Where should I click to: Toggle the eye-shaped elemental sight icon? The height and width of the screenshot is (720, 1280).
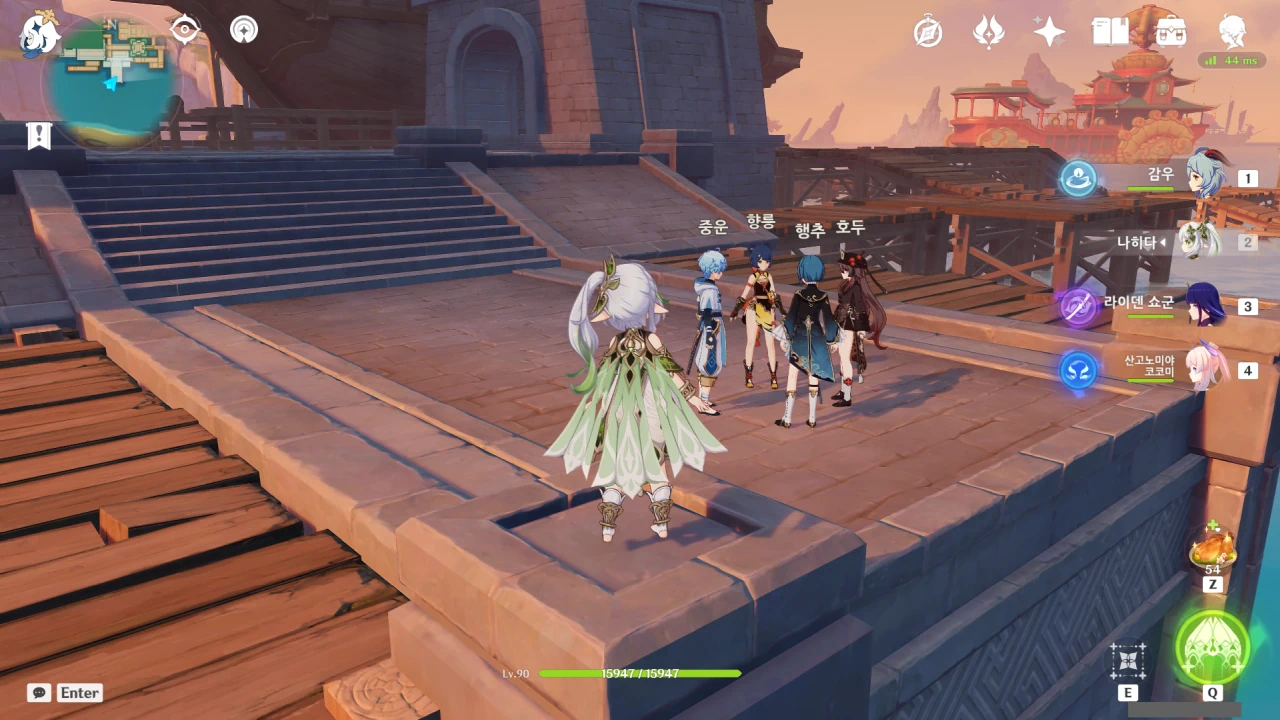(185, 30)
